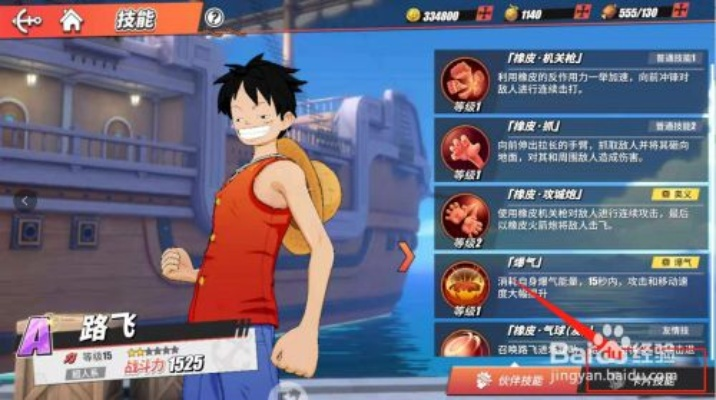Click the orange arrow beside the skill list
The width and height of the screenshot is (716, 400).
[406, 257]
